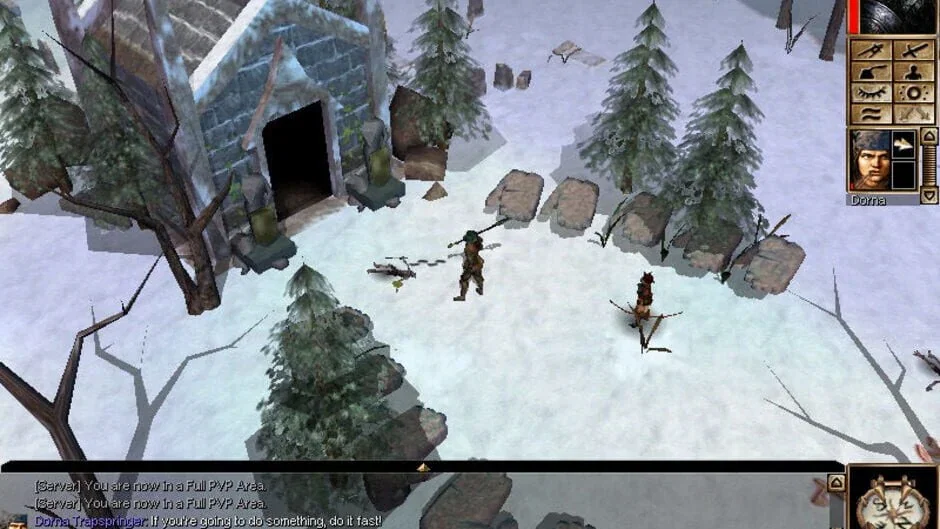This screenshot has width=940, height=529.
Task: Open the compass at the bottom corner
Action: [x=893, y=500]
